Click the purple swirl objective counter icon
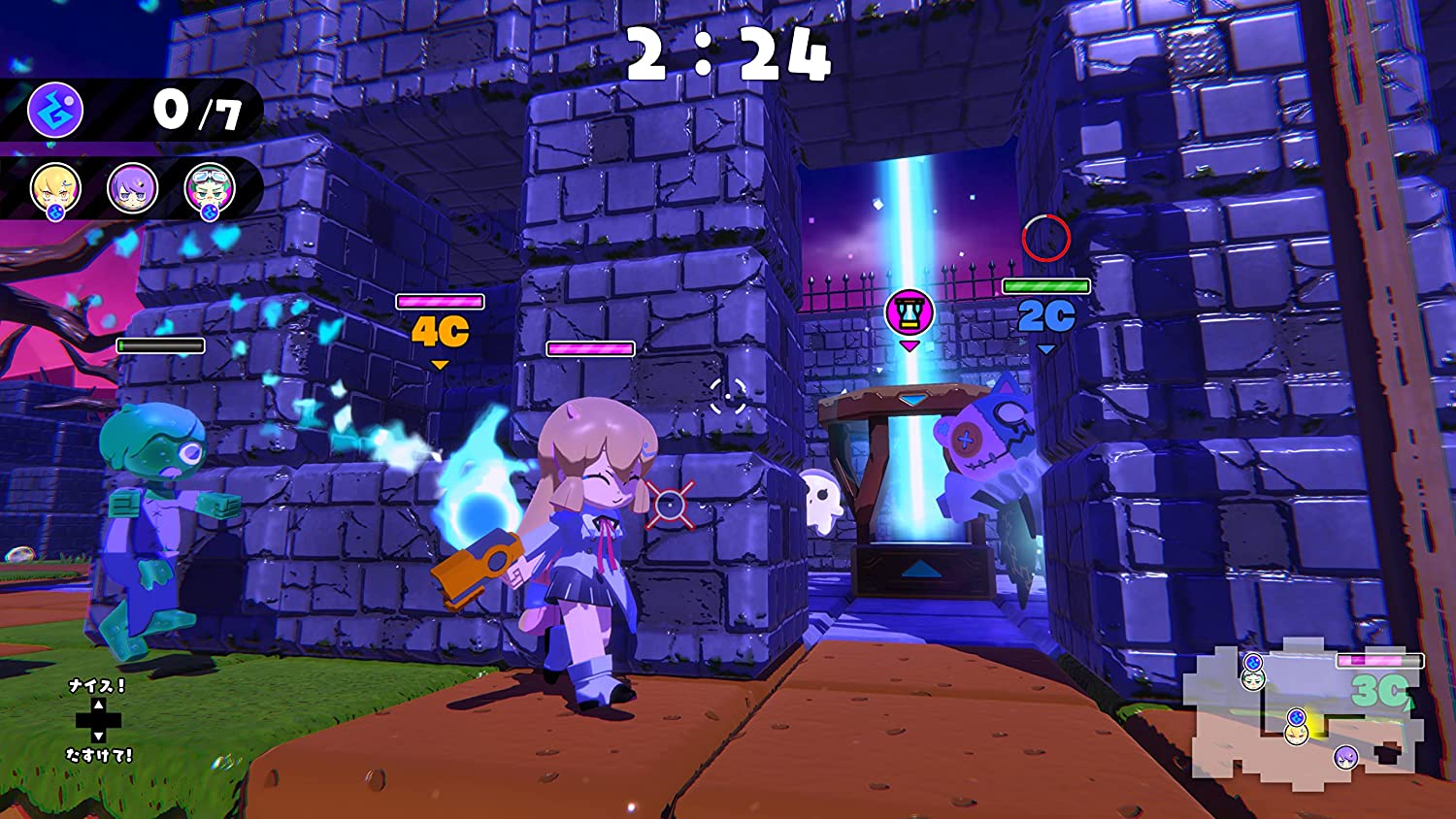 [x=55, y=110]
